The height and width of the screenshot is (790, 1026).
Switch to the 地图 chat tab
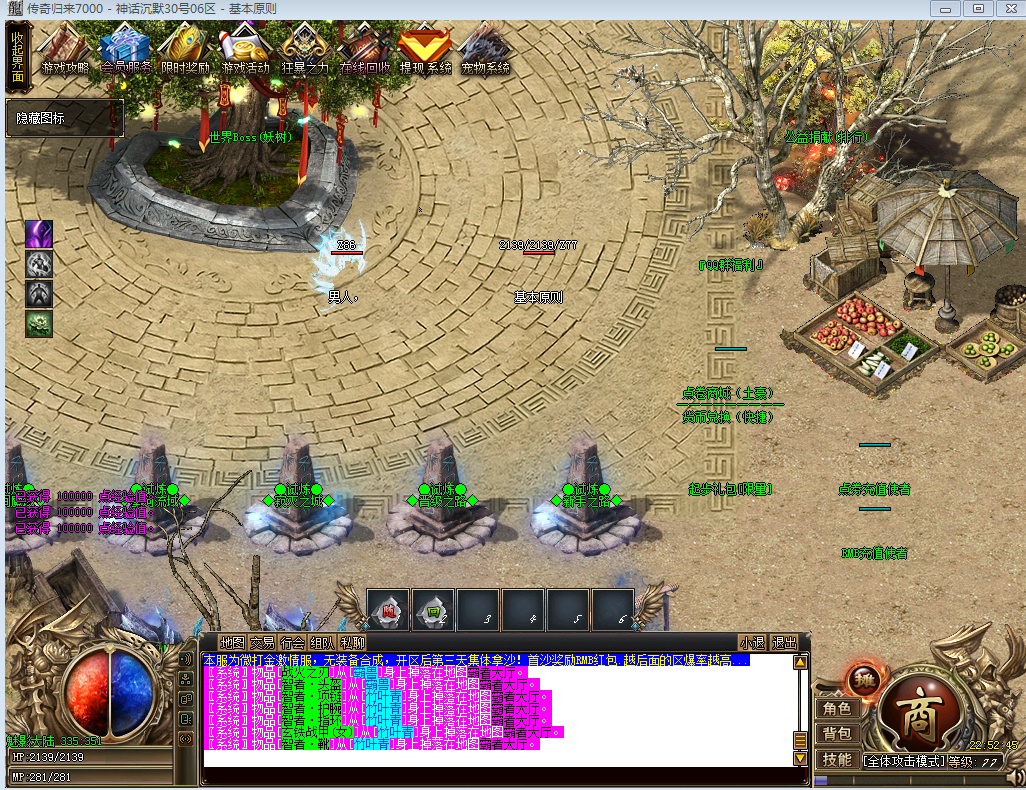click(232, 642)
